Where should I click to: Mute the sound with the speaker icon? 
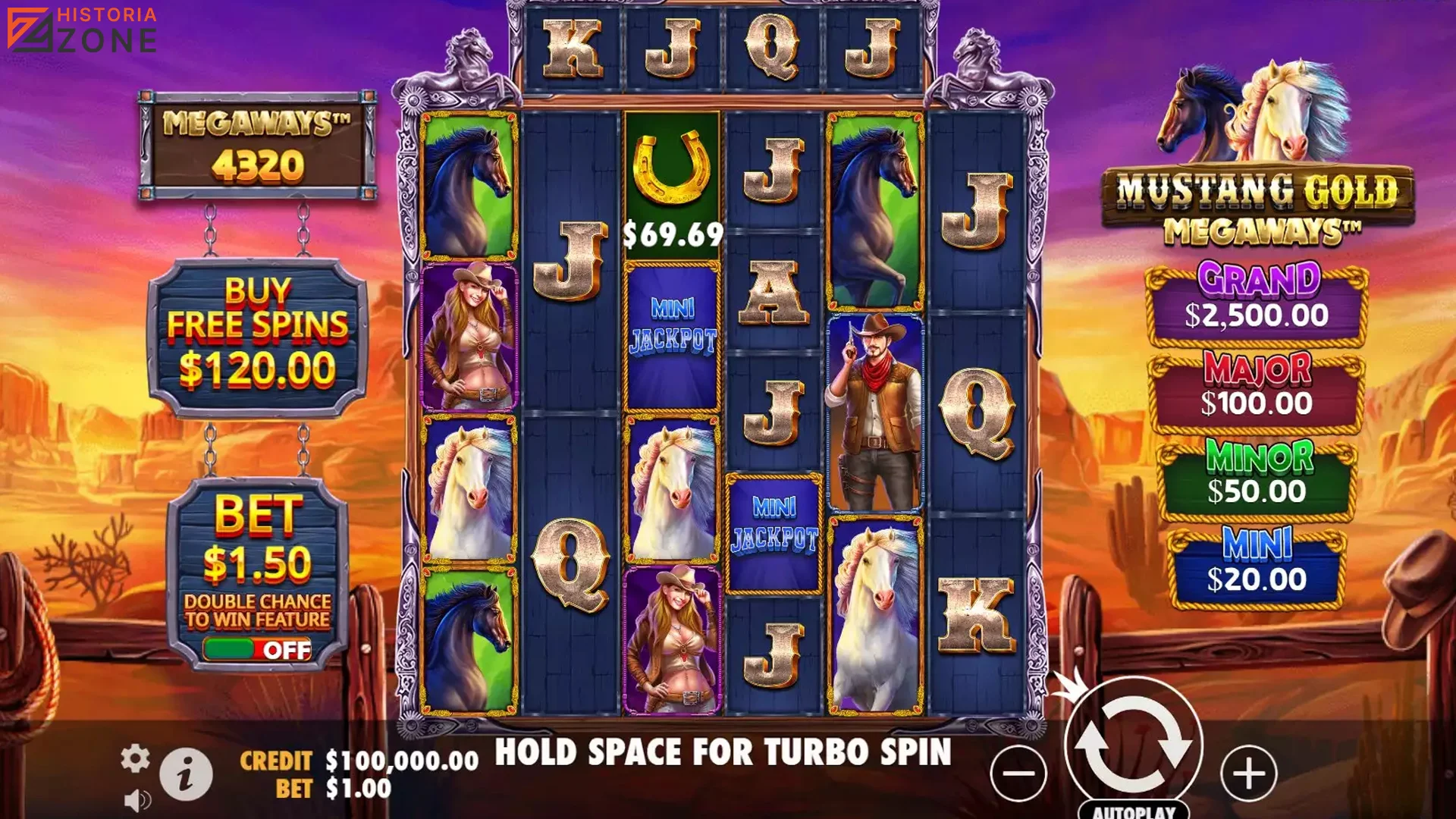pyautogui.click(x=137, y=800)
